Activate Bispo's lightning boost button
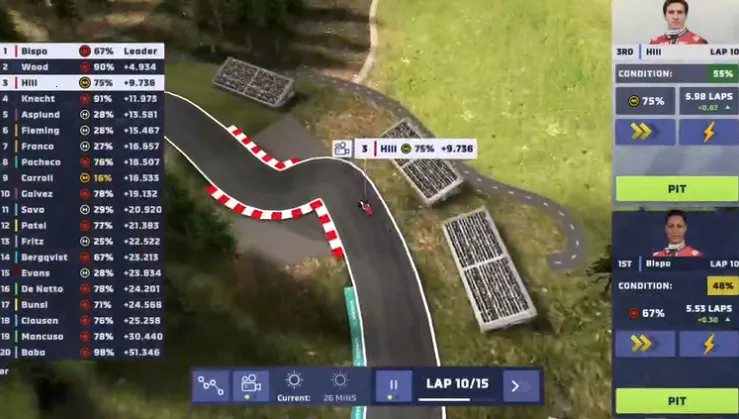The image size is (739, 419). click(708, 343)
